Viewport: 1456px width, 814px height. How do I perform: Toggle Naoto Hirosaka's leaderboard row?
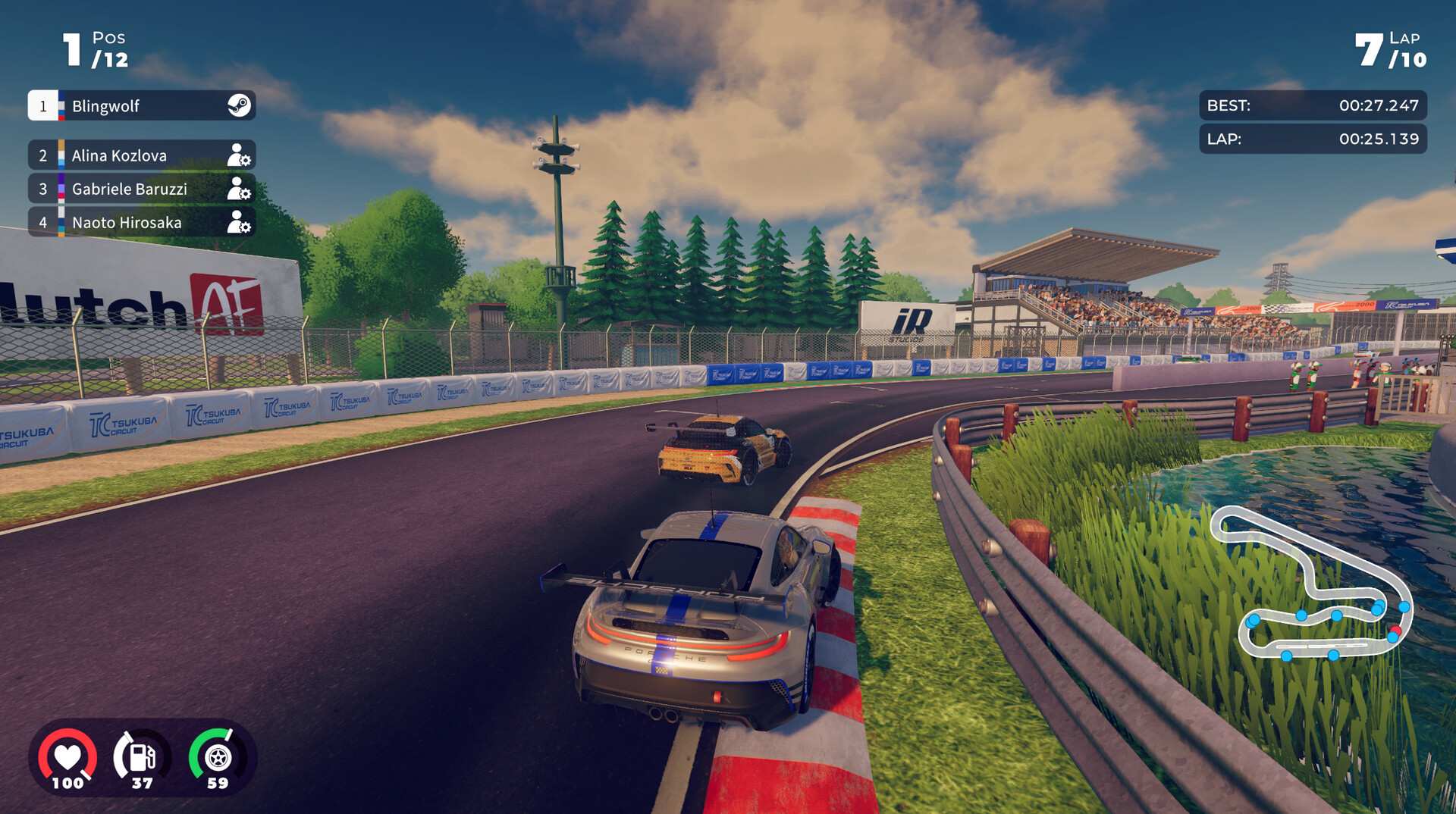click(x=125, y=223)
